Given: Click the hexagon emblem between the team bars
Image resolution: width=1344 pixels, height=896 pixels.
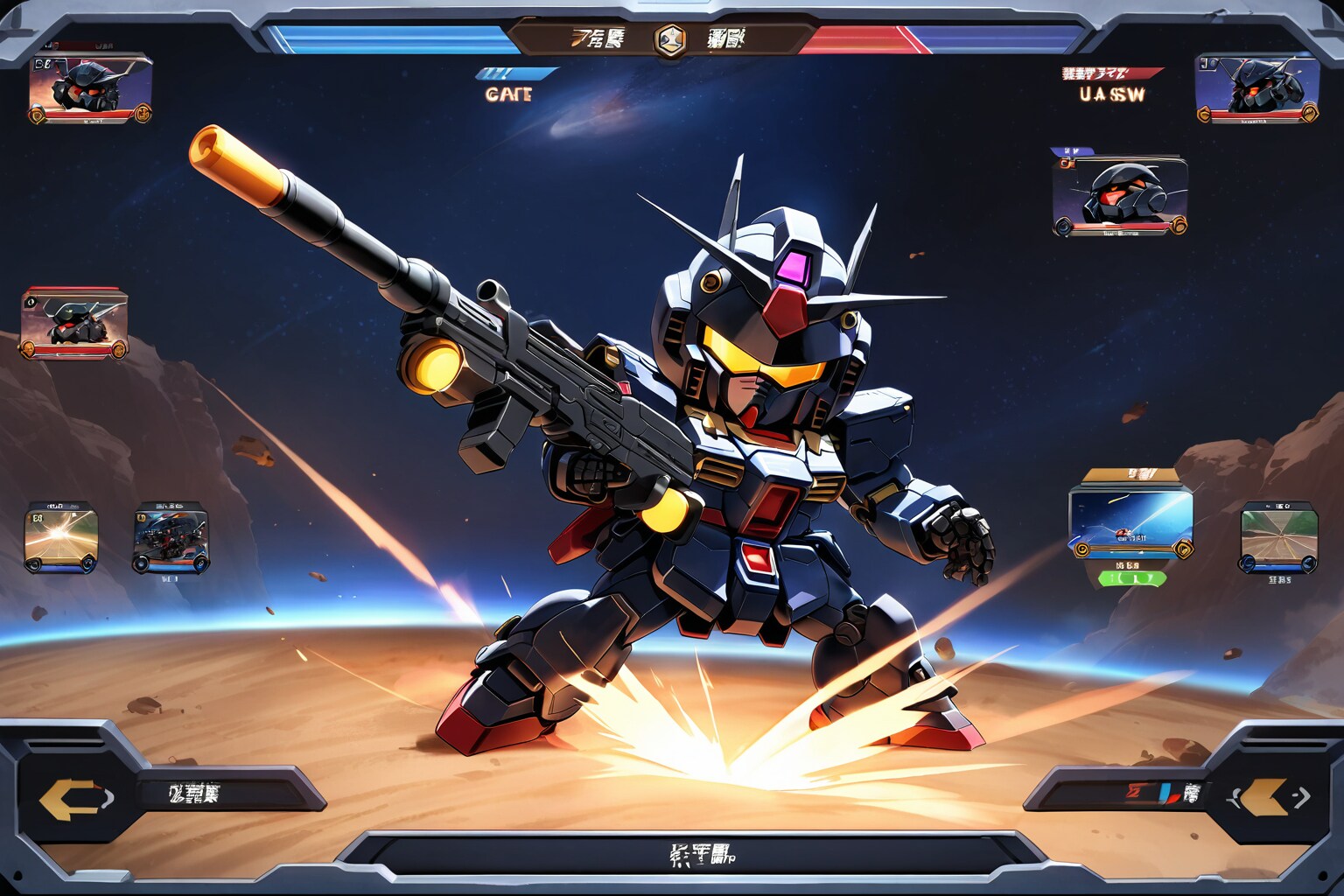Looking at the screenshot, I should click(x=670, y=39).
